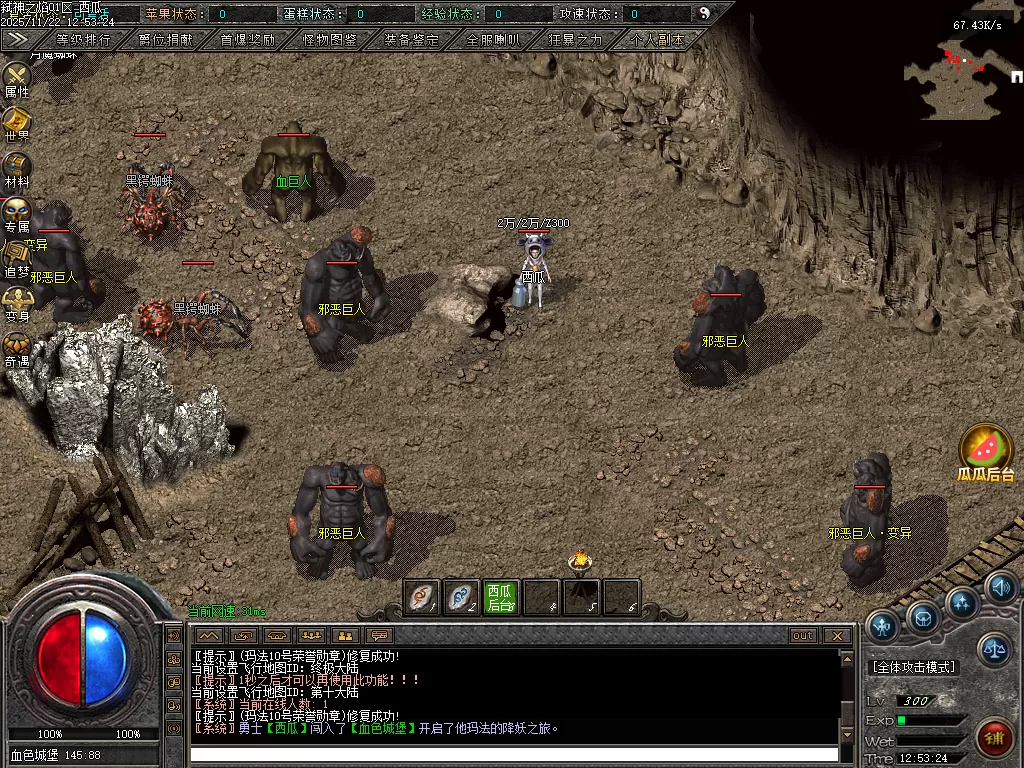Use the 西瓜后台 green hotbar slot
Image resolution: width=1024 pixels, height=768 pixels.
[x=500, y=597]
